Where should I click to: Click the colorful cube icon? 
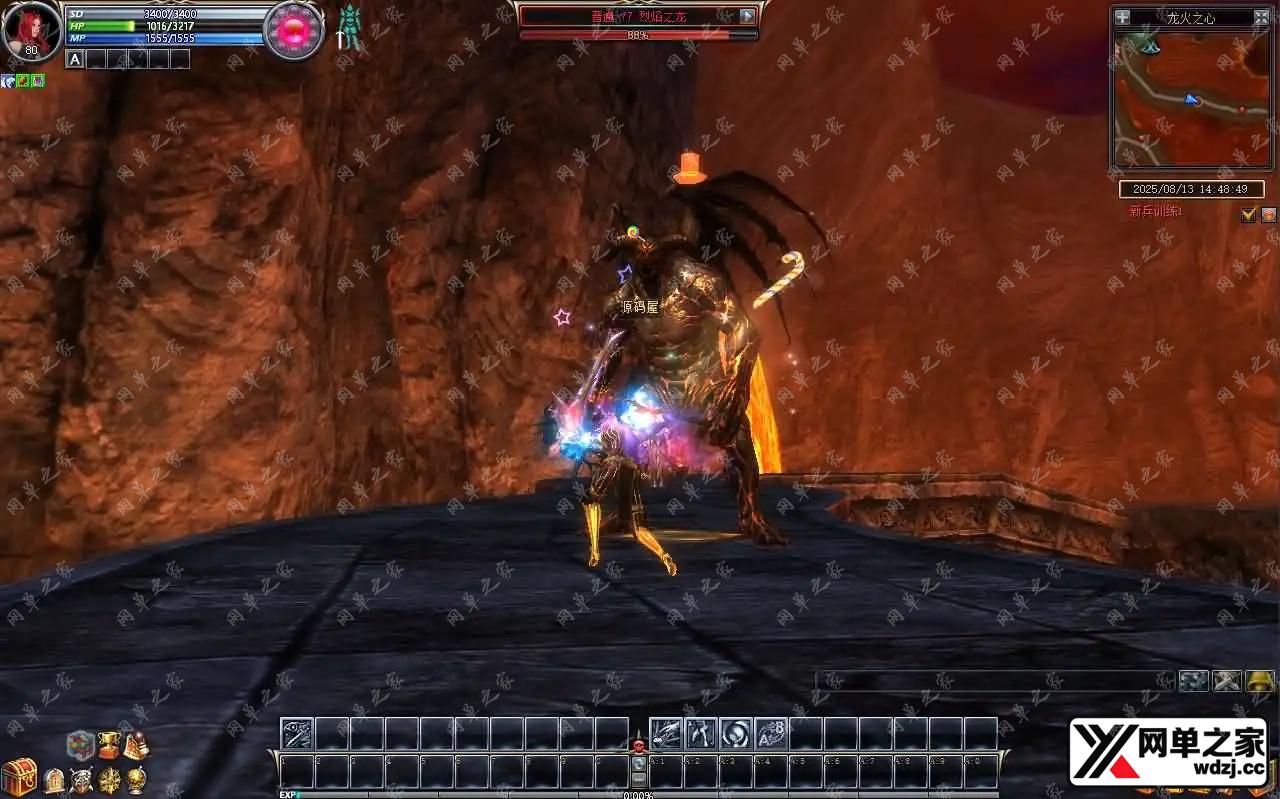pos(80,745)
